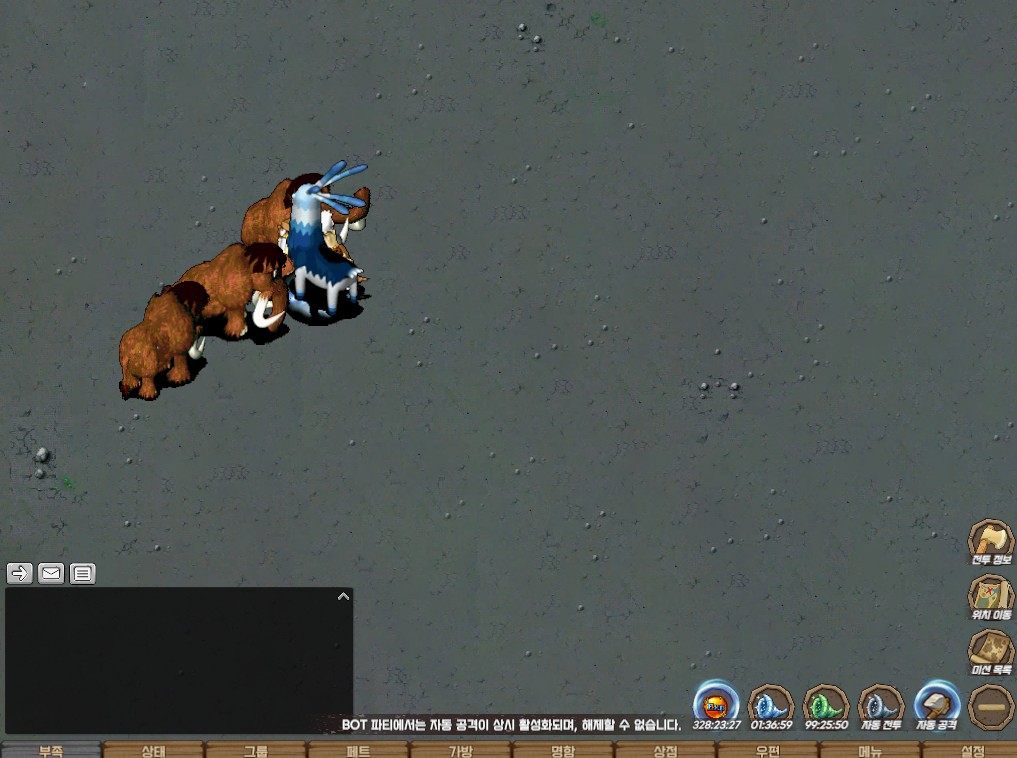Click the arrow button above chat
The height and width of the screenshot is (758, 1017).
click(20, 573)
